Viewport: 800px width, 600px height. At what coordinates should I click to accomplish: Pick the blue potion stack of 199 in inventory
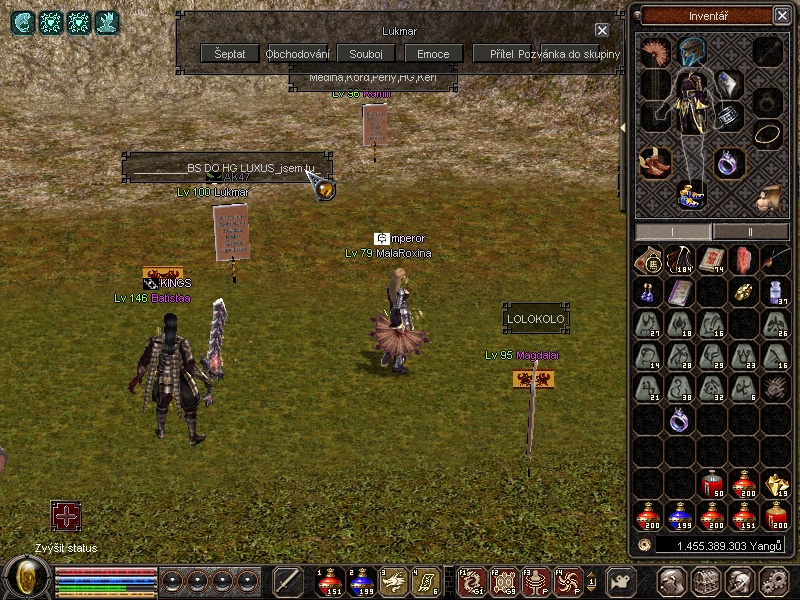(680, 517)
